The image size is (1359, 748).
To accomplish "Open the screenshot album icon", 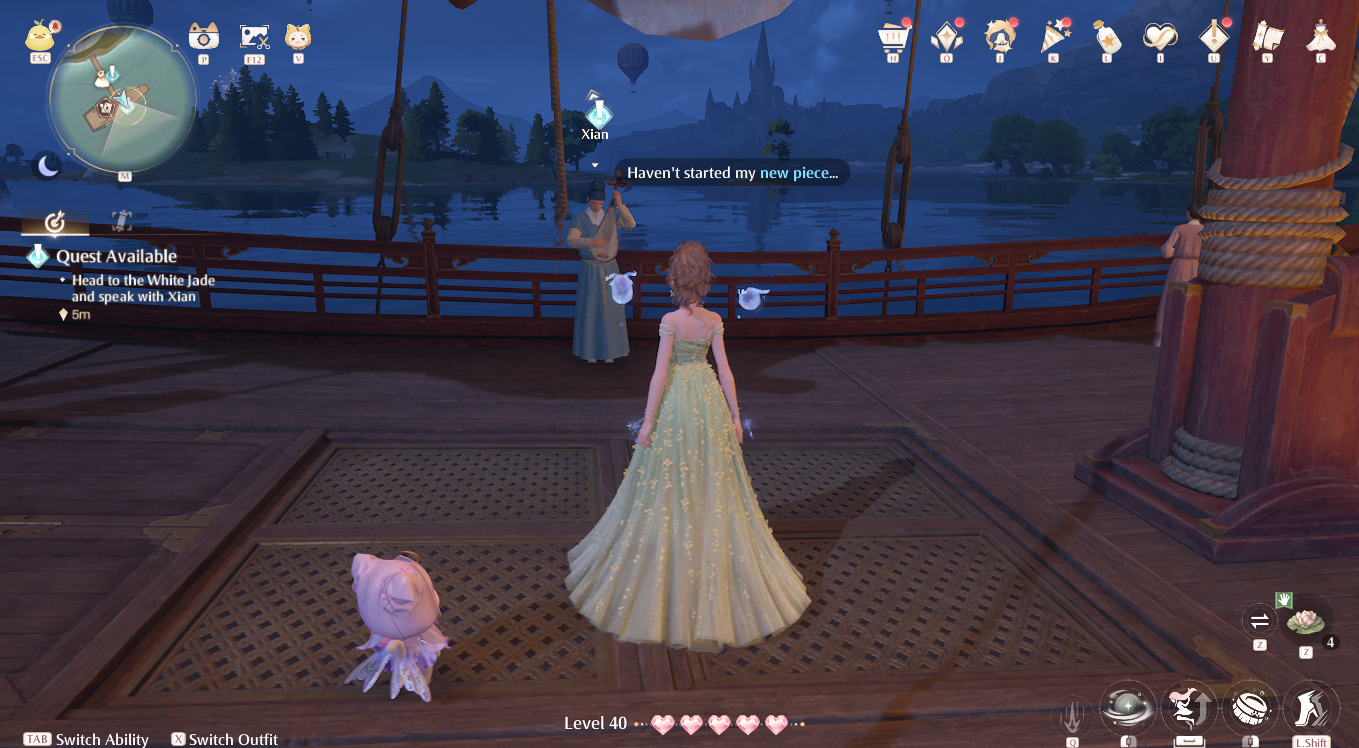I will point(252,38).
